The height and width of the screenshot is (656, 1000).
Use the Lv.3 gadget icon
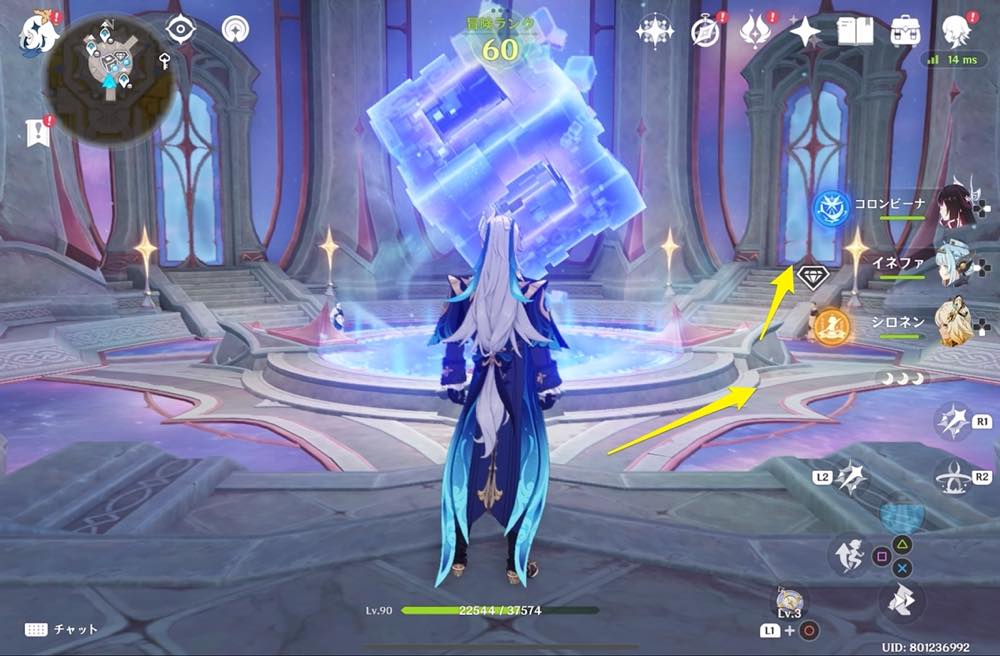pos(789,603)
